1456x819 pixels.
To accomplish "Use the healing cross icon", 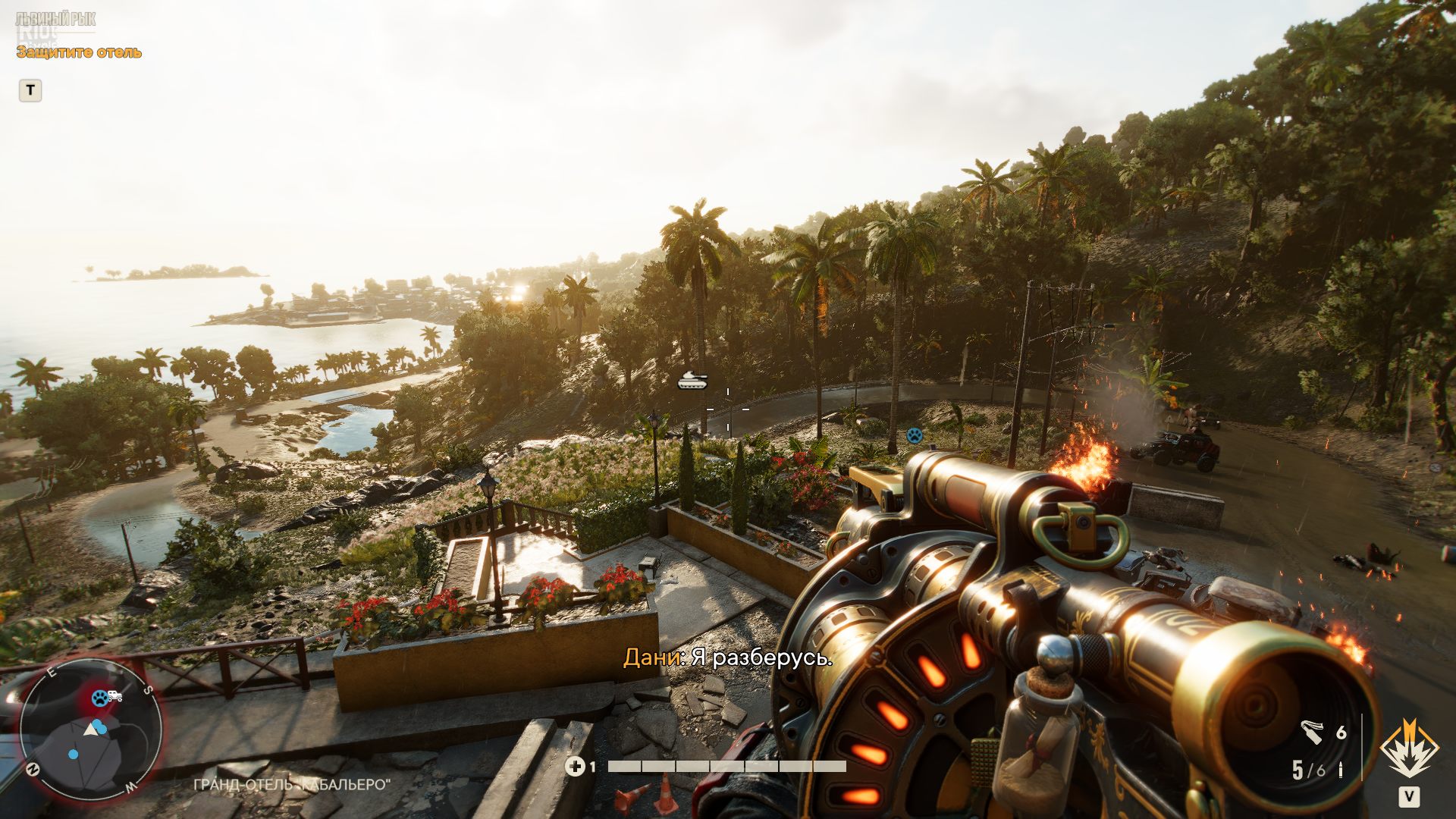I will 575,767.
